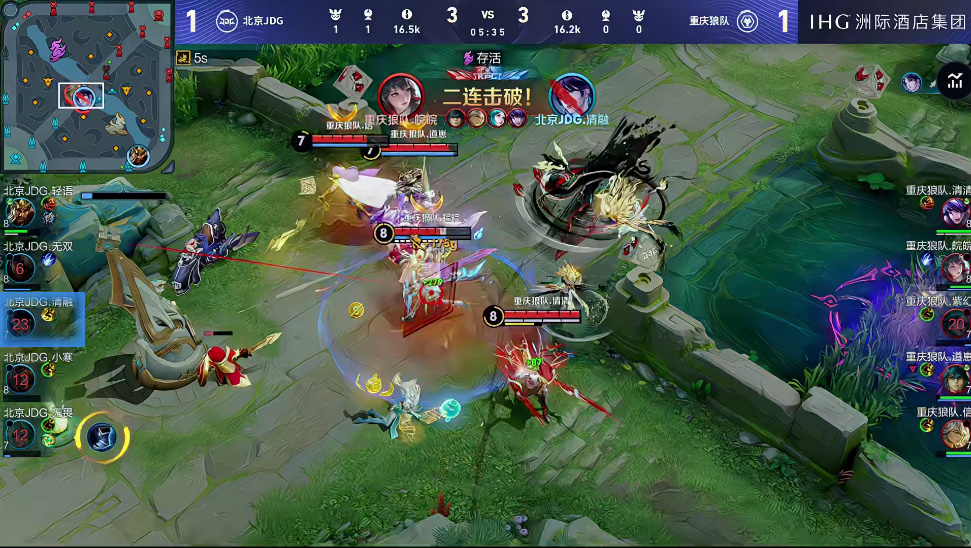Viewport: 971px width, 548px height.
Task: Select player 重庆狼队.皖皖 portrait
Action: (954, 267)
